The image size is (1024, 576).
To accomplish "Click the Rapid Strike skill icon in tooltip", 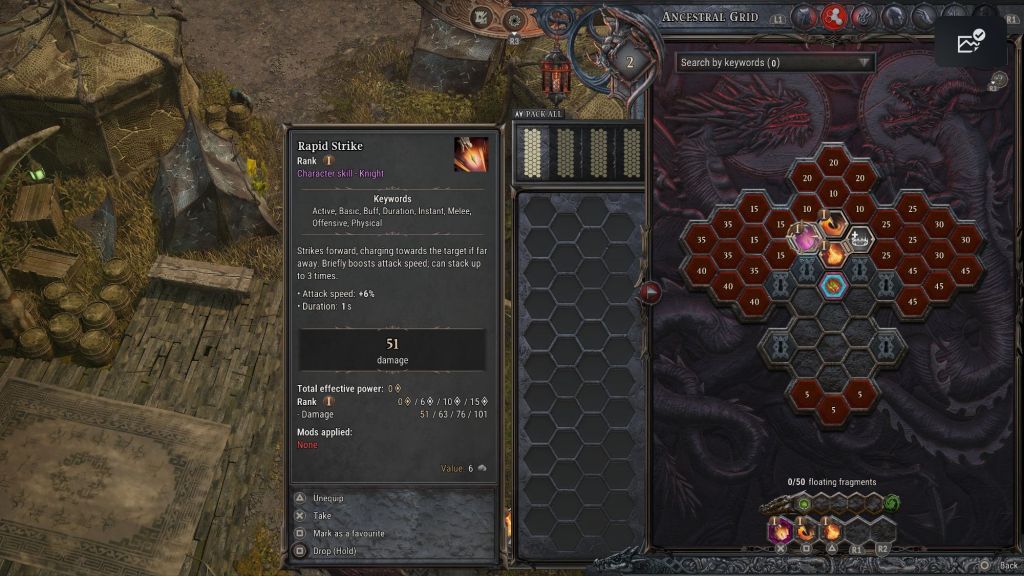I will pos(470,154).
